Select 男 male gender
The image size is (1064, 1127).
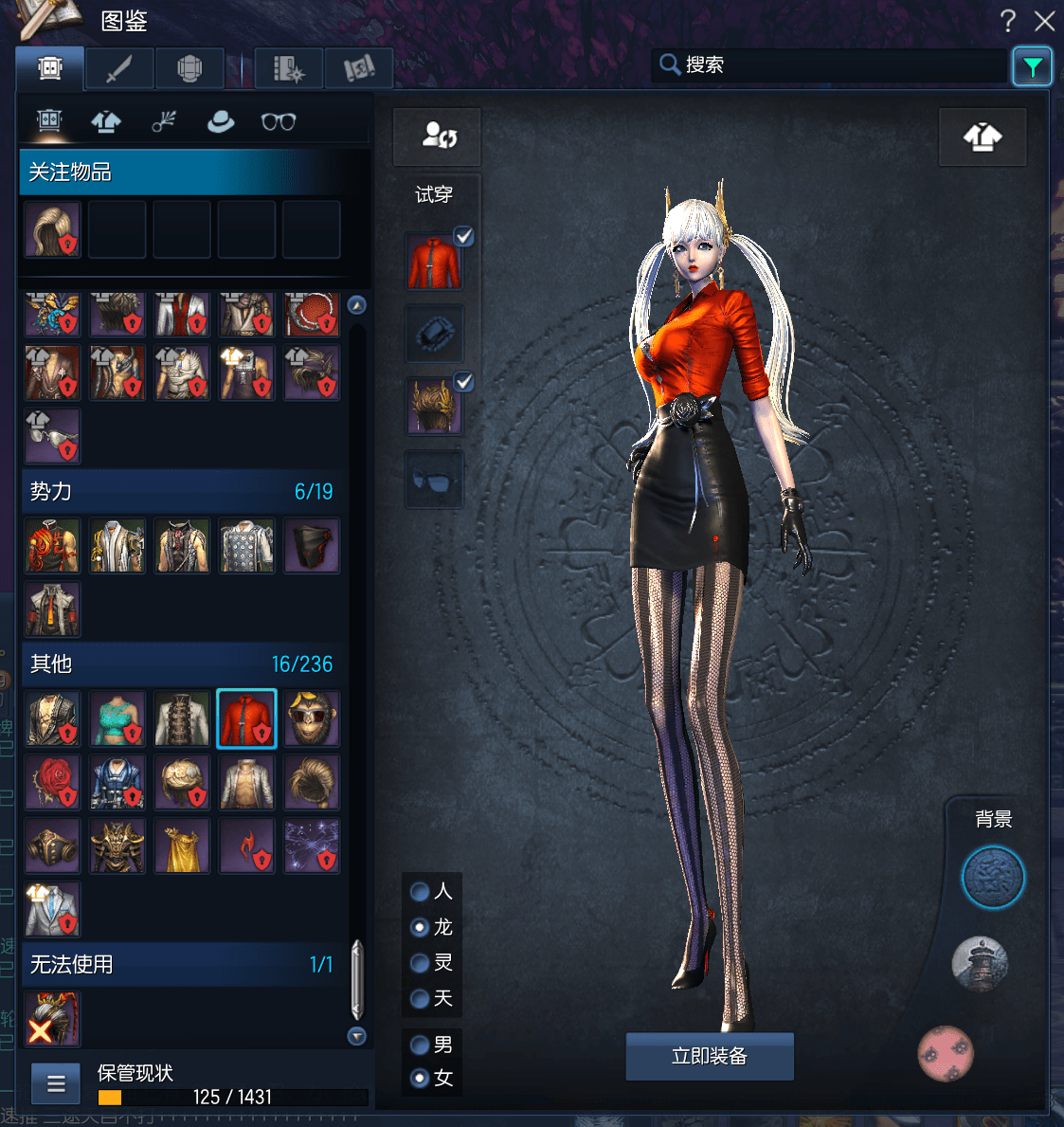point(420,1045)
